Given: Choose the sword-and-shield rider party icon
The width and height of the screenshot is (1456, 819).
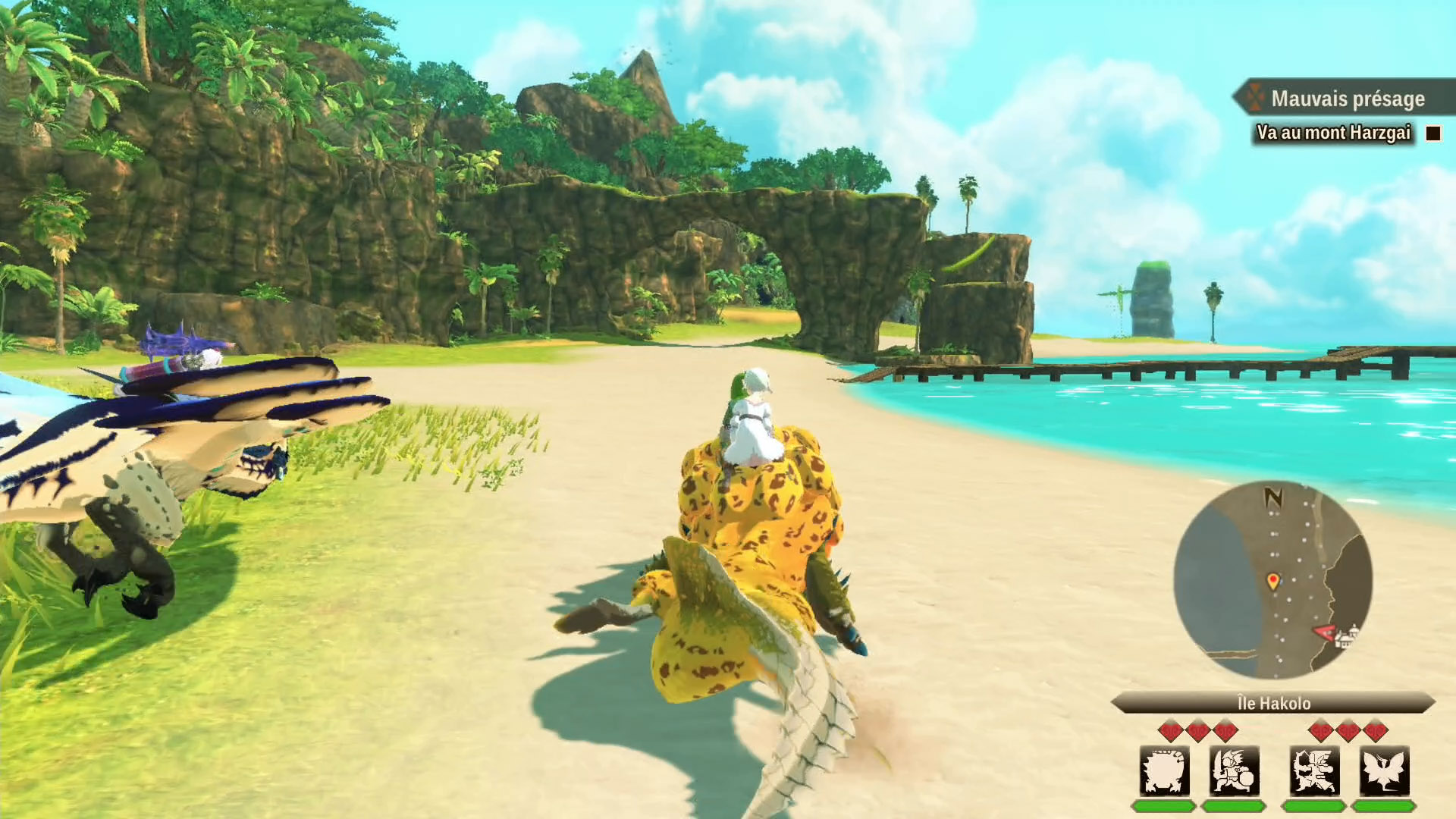Looking at the screenshot, I should point(1235,771).
